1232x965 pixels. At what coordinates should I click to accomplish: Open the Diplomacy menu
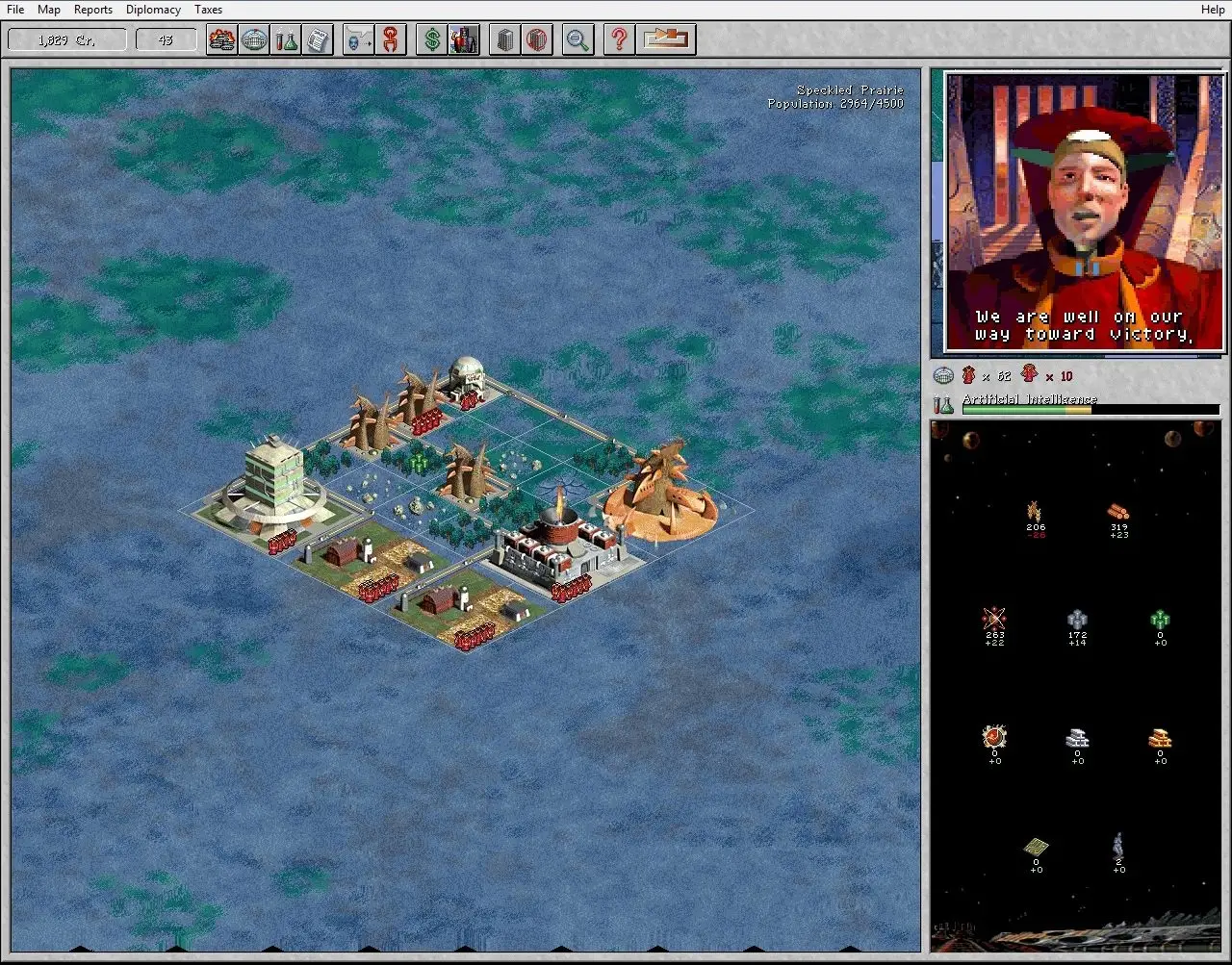[x=153, y=10]
